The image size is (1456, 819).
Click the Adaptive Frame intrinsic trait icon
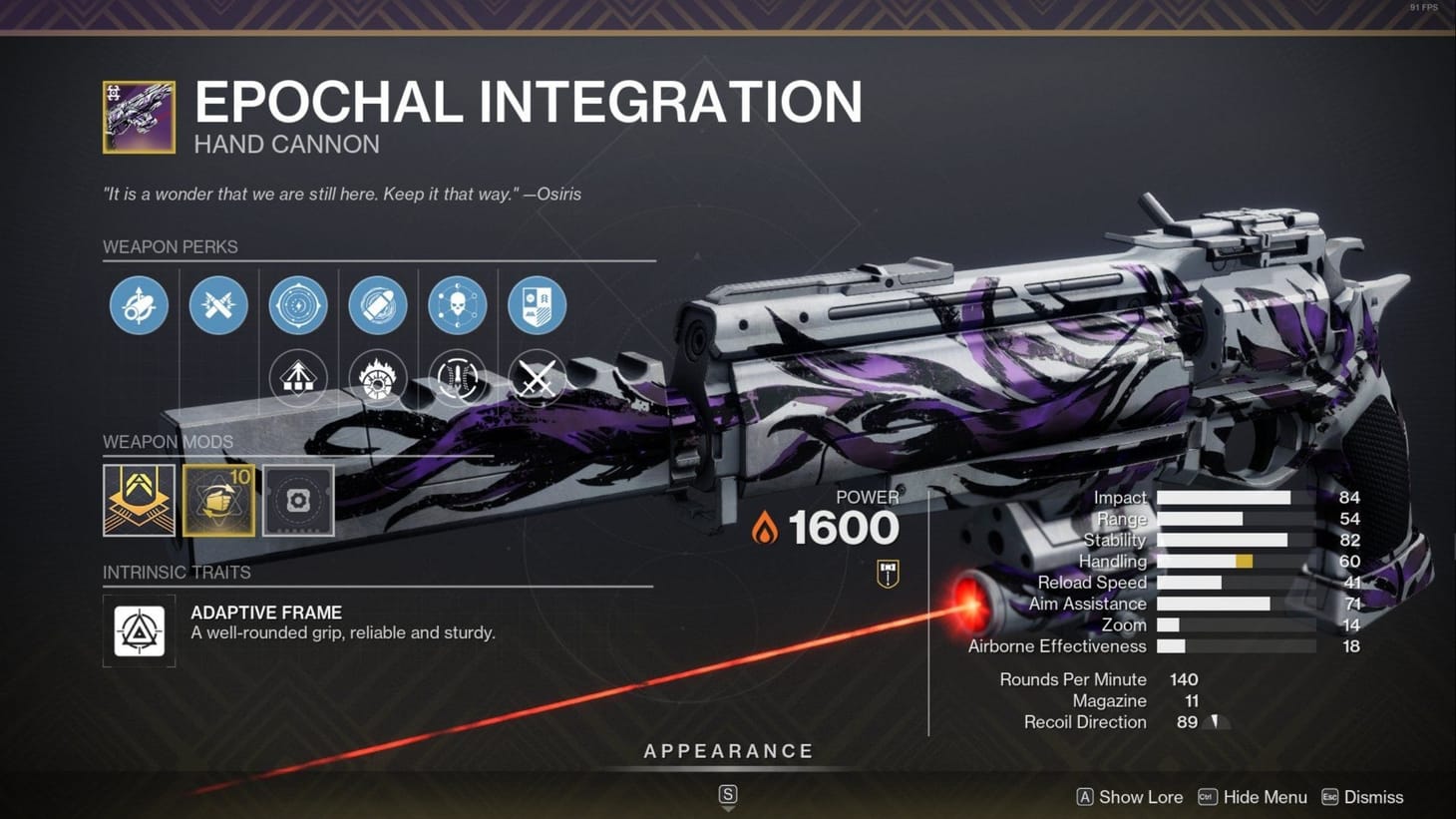(139, 631)
